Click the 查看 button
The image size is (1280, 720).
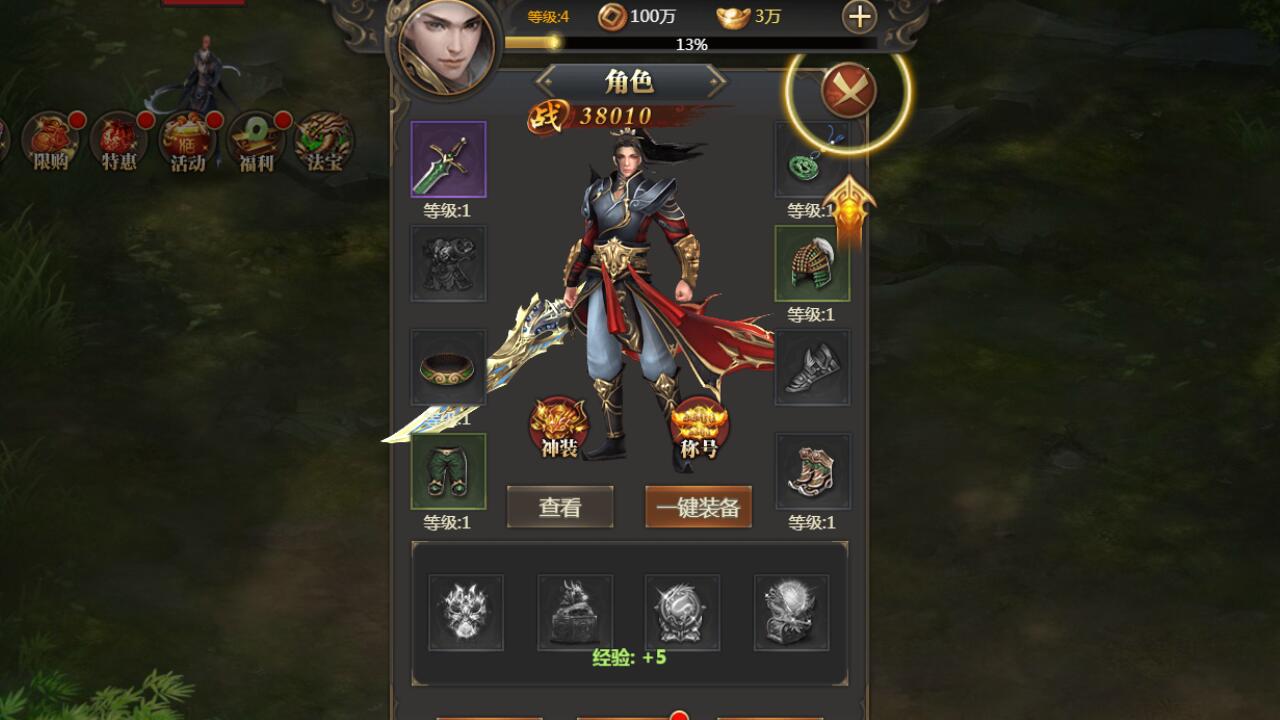coord(560,507)
